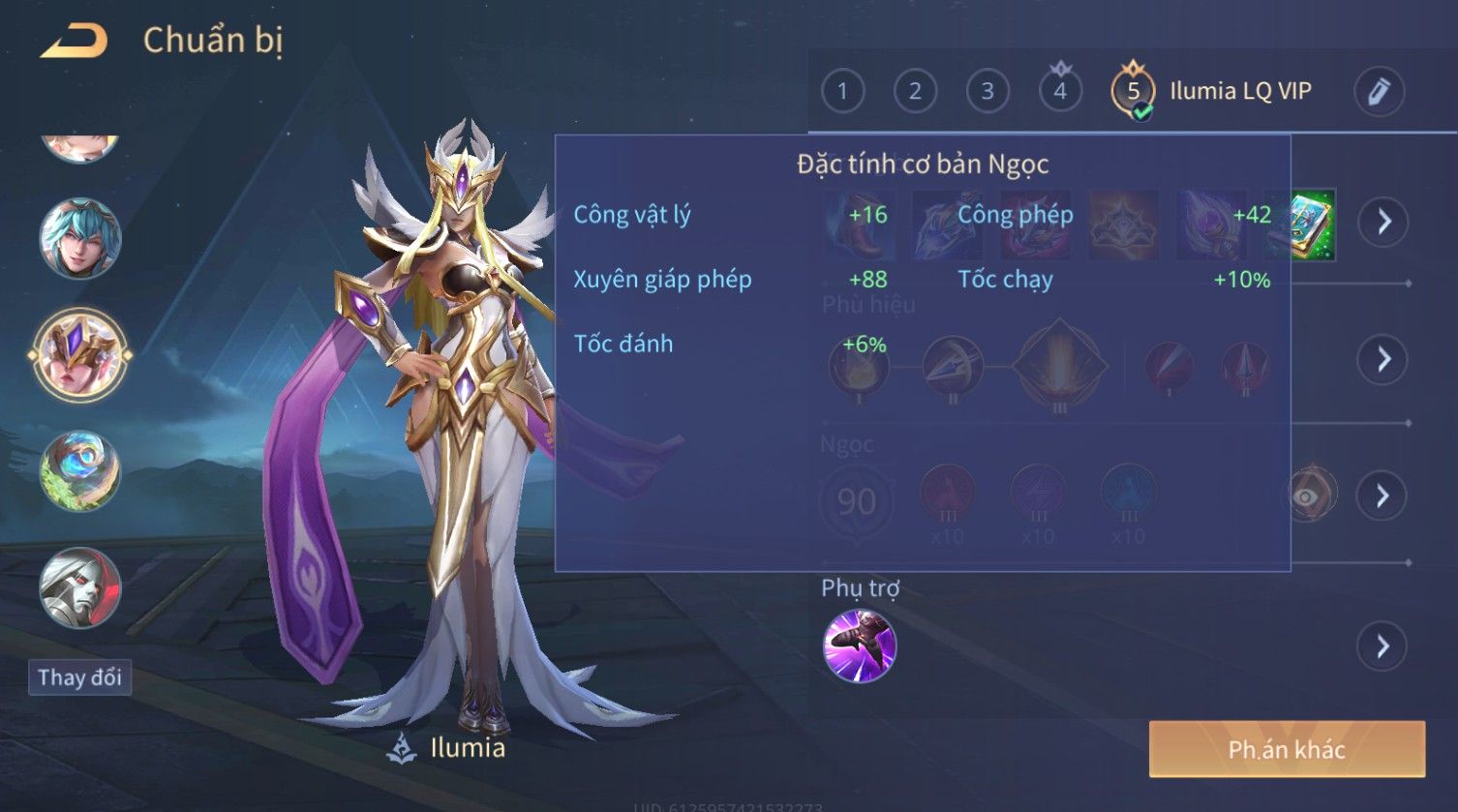Open the Ngọc rune section arrow
Viewport: 1458px width, 812px height.
point(1383,496)
